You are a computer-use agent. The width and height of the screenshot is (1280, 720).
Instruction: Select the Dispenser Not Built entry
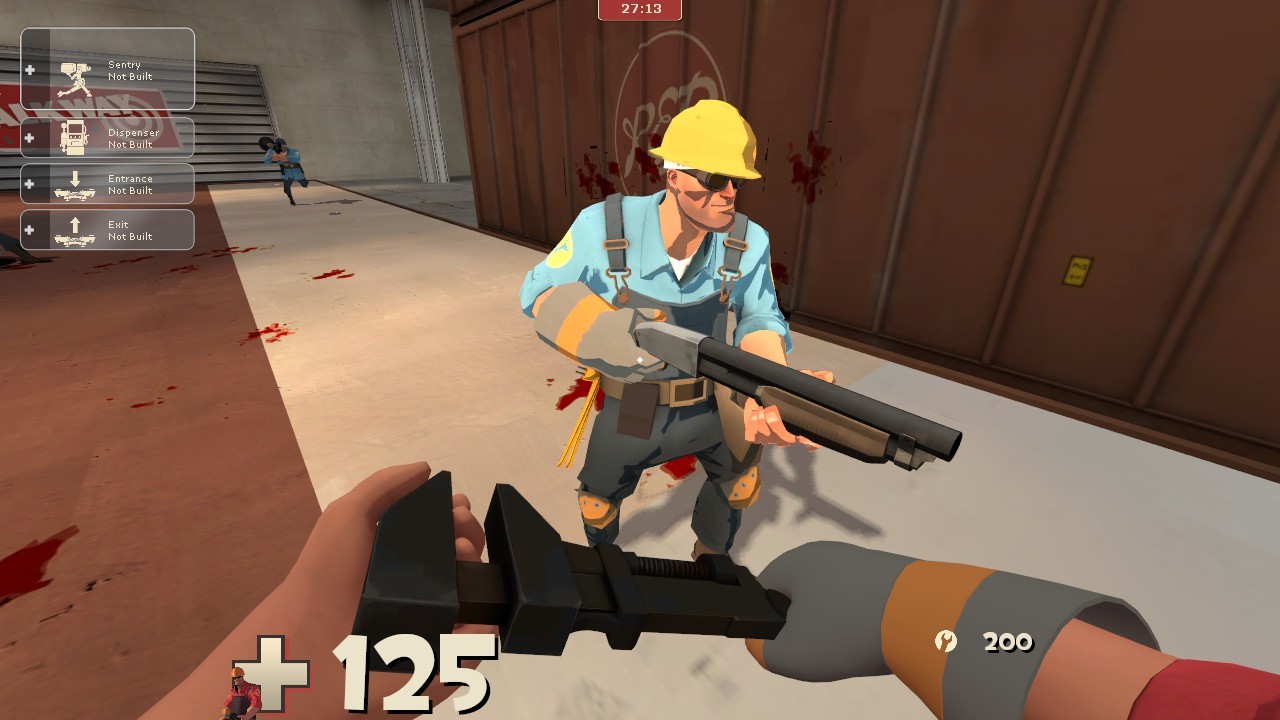click(107, 136)
